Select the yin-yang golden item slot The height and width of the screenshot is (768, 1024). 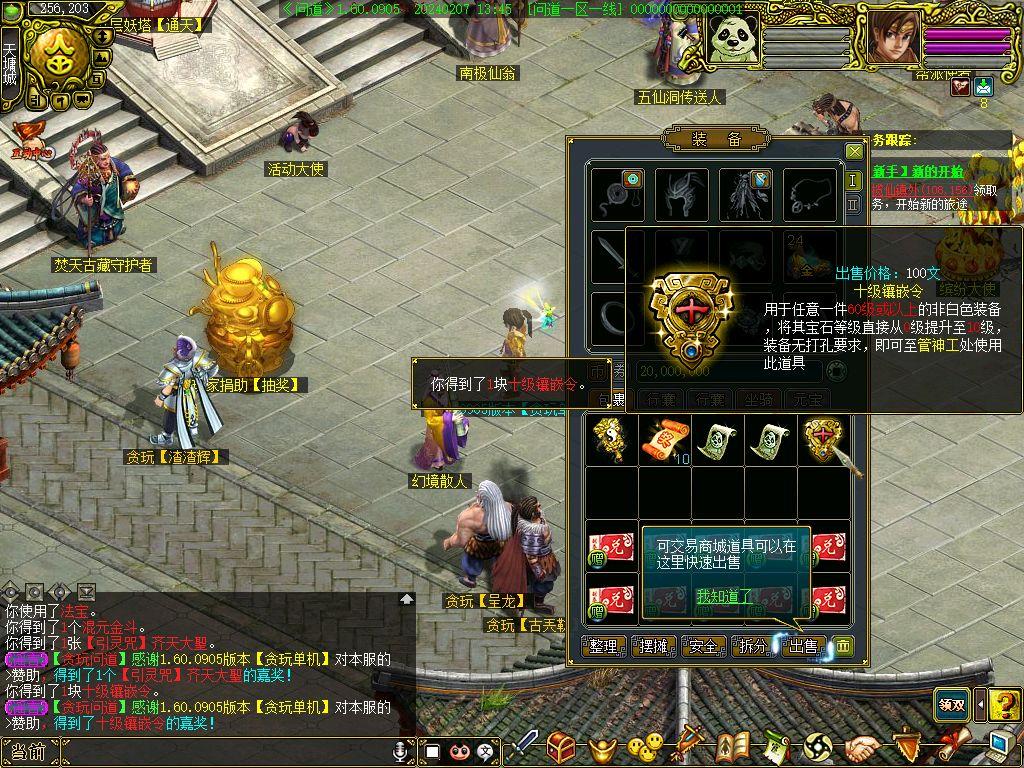(611, 440)
